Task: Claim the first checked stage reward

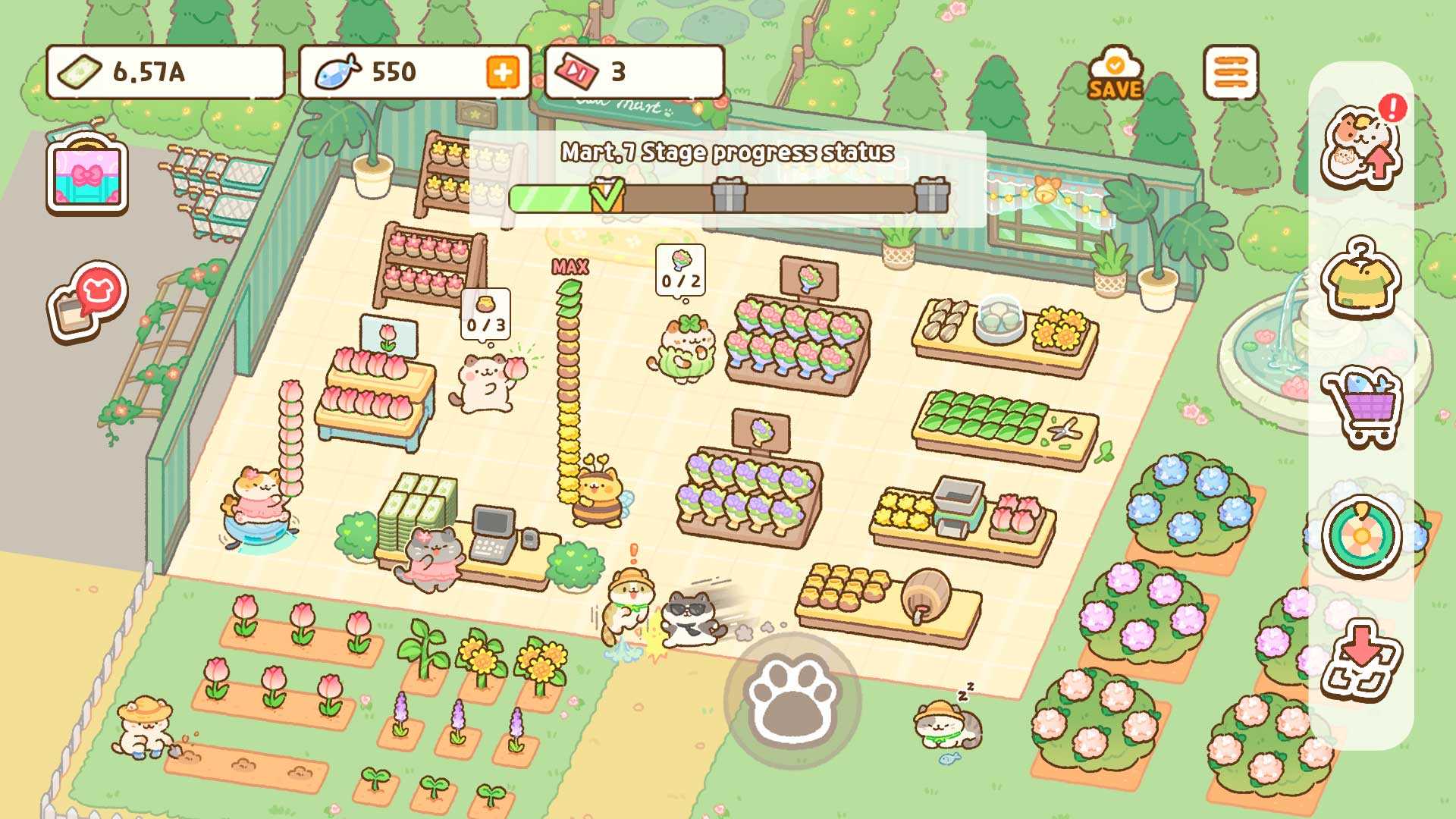Action: coord(607,196)
